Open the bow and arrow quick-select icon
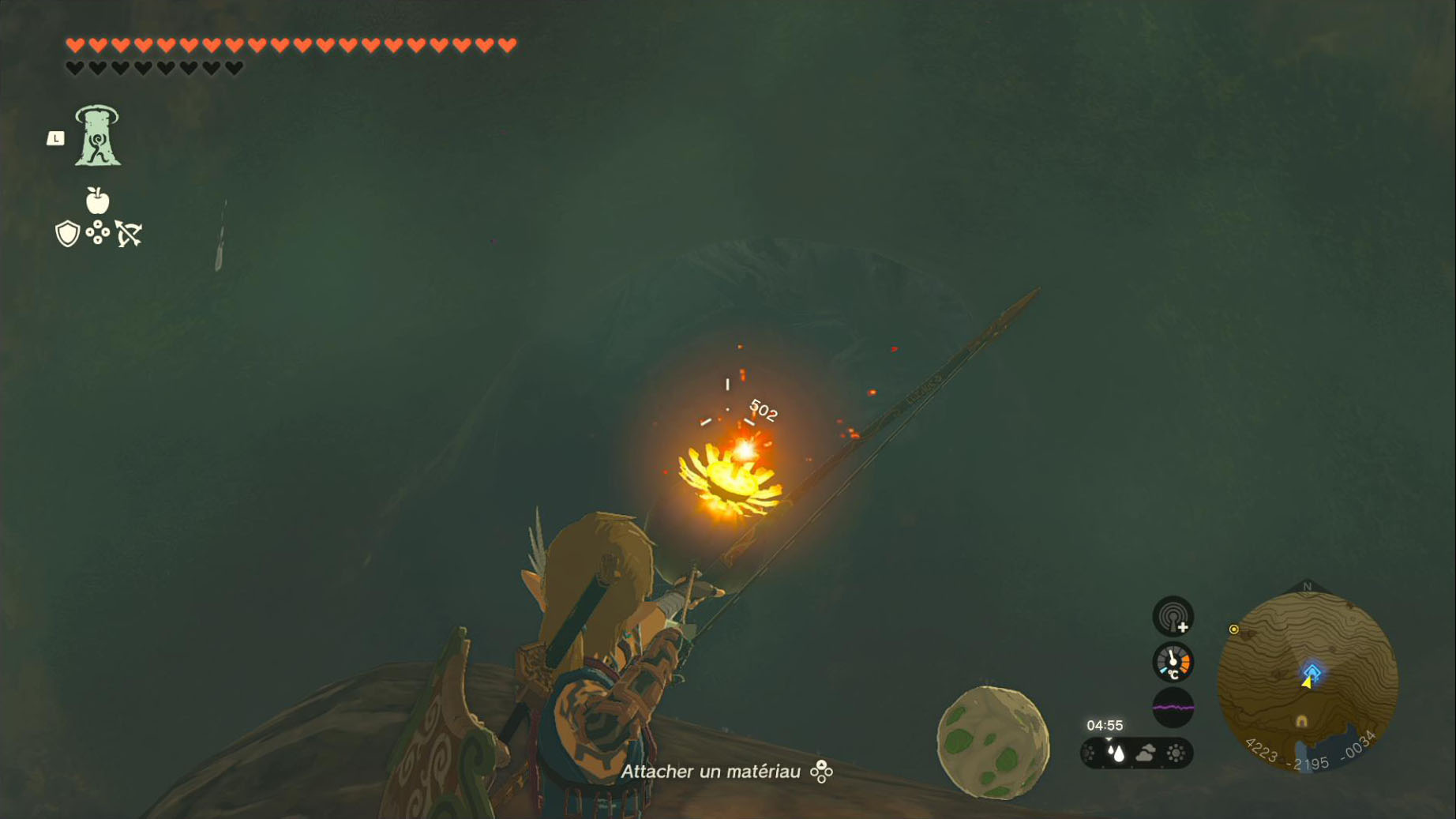Screen dimensions: 1456x819 [x=129, y=234]
